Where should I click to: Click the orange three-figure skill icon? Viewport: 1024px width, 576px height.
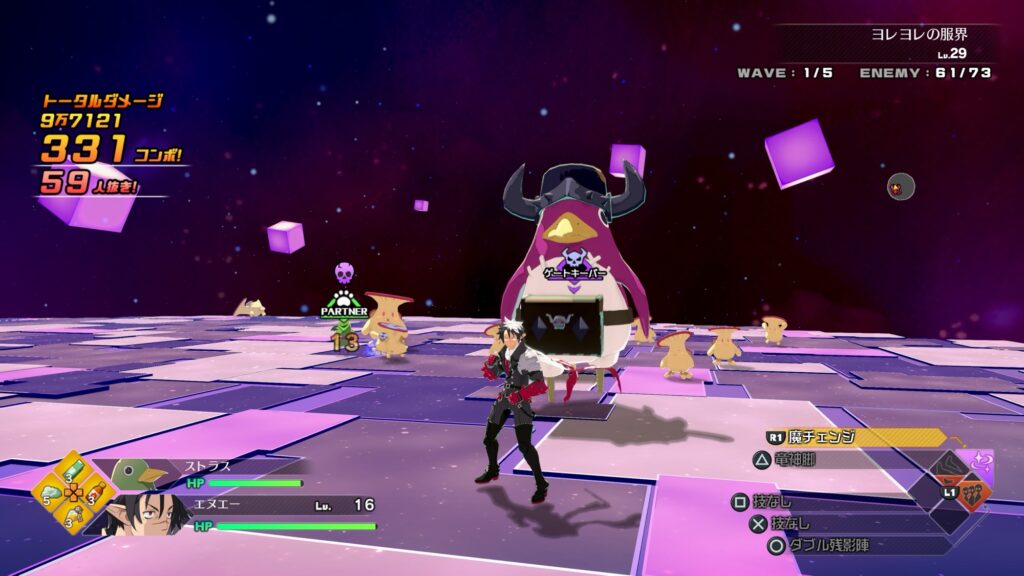click(973, 496)
